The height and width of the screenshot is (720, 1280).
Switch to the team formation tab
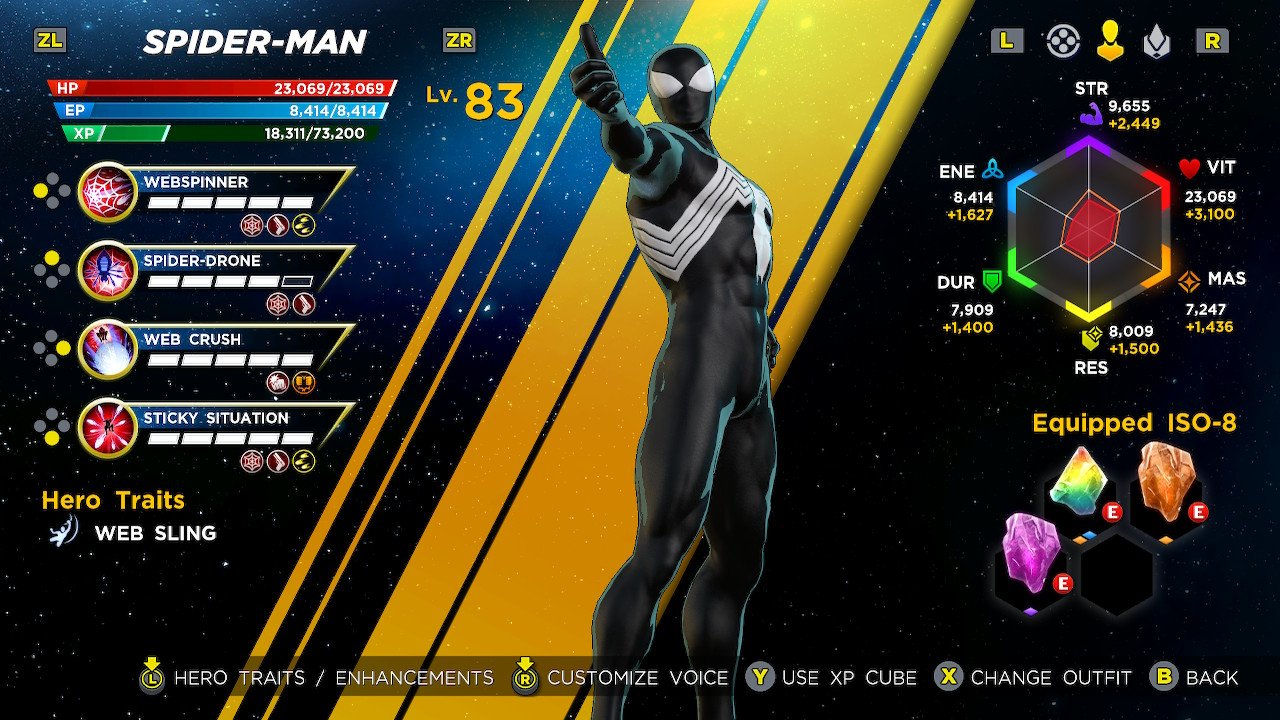coord(1063,41)
